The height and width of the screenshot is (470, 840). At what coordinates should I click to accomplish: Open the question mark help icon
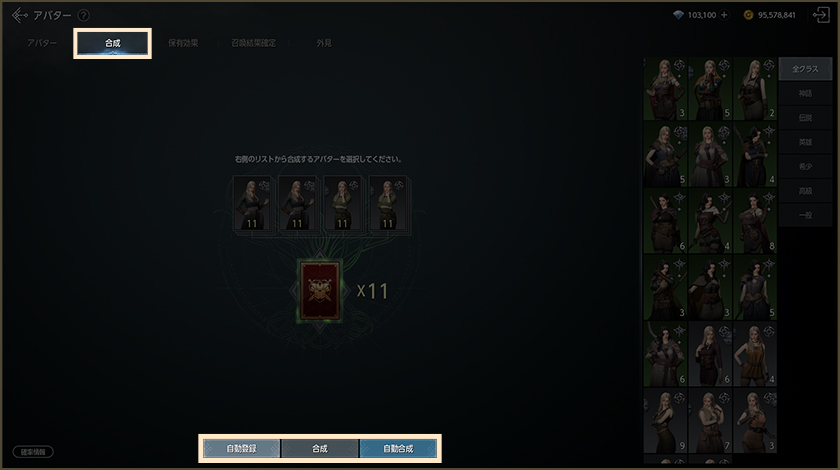(83, 16)
